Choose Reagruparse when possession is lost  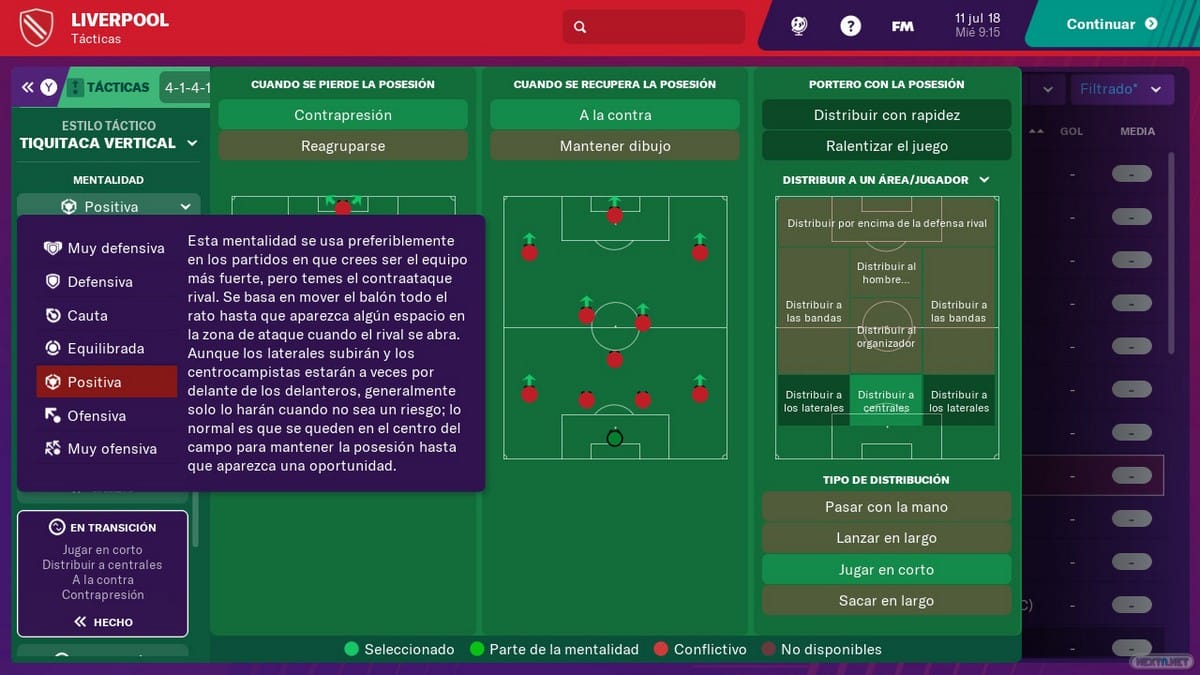tap(342, 146)
